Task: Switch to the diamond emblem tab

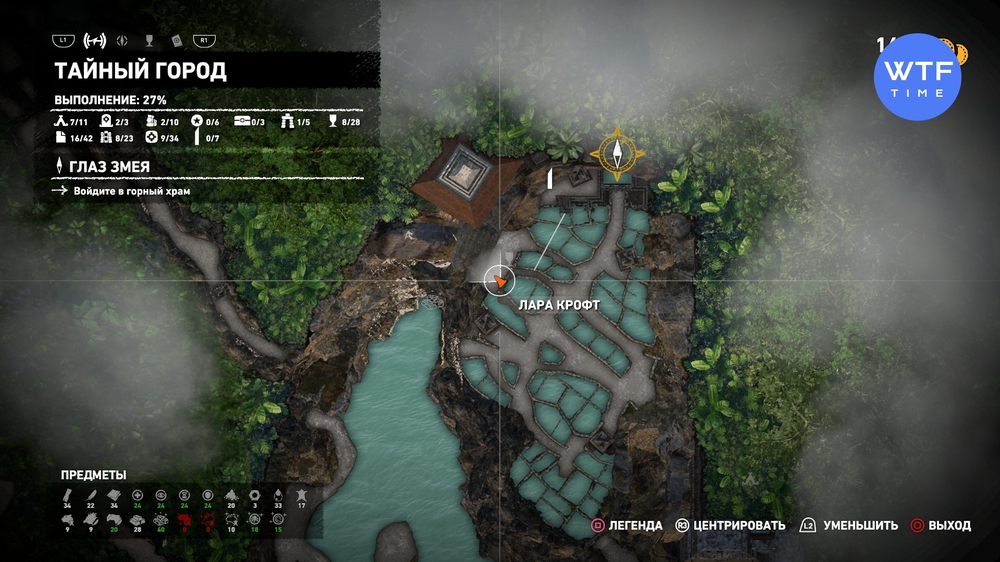Action: click(123, 41)
